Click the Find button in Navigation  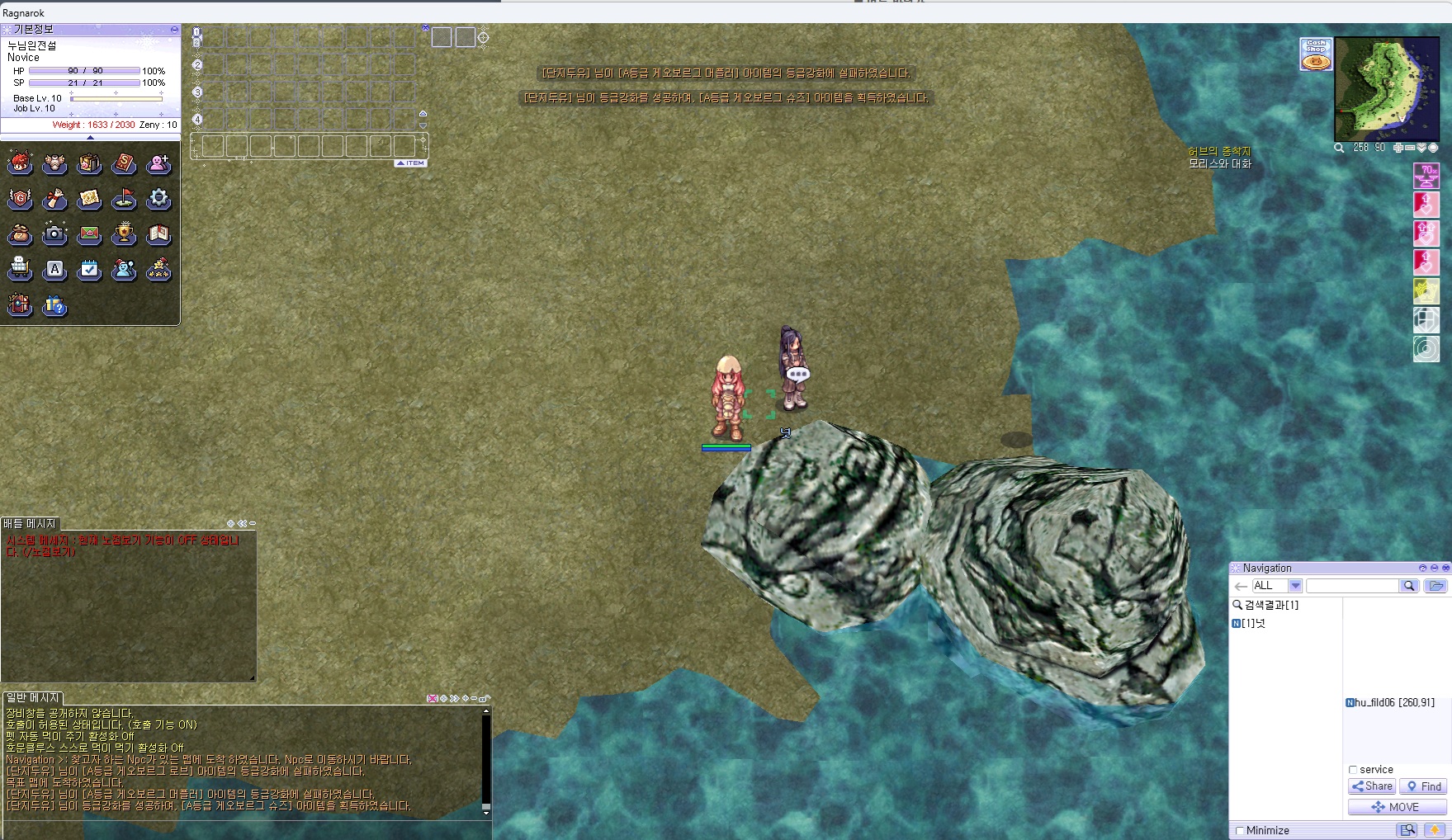tap(1424, 786)
